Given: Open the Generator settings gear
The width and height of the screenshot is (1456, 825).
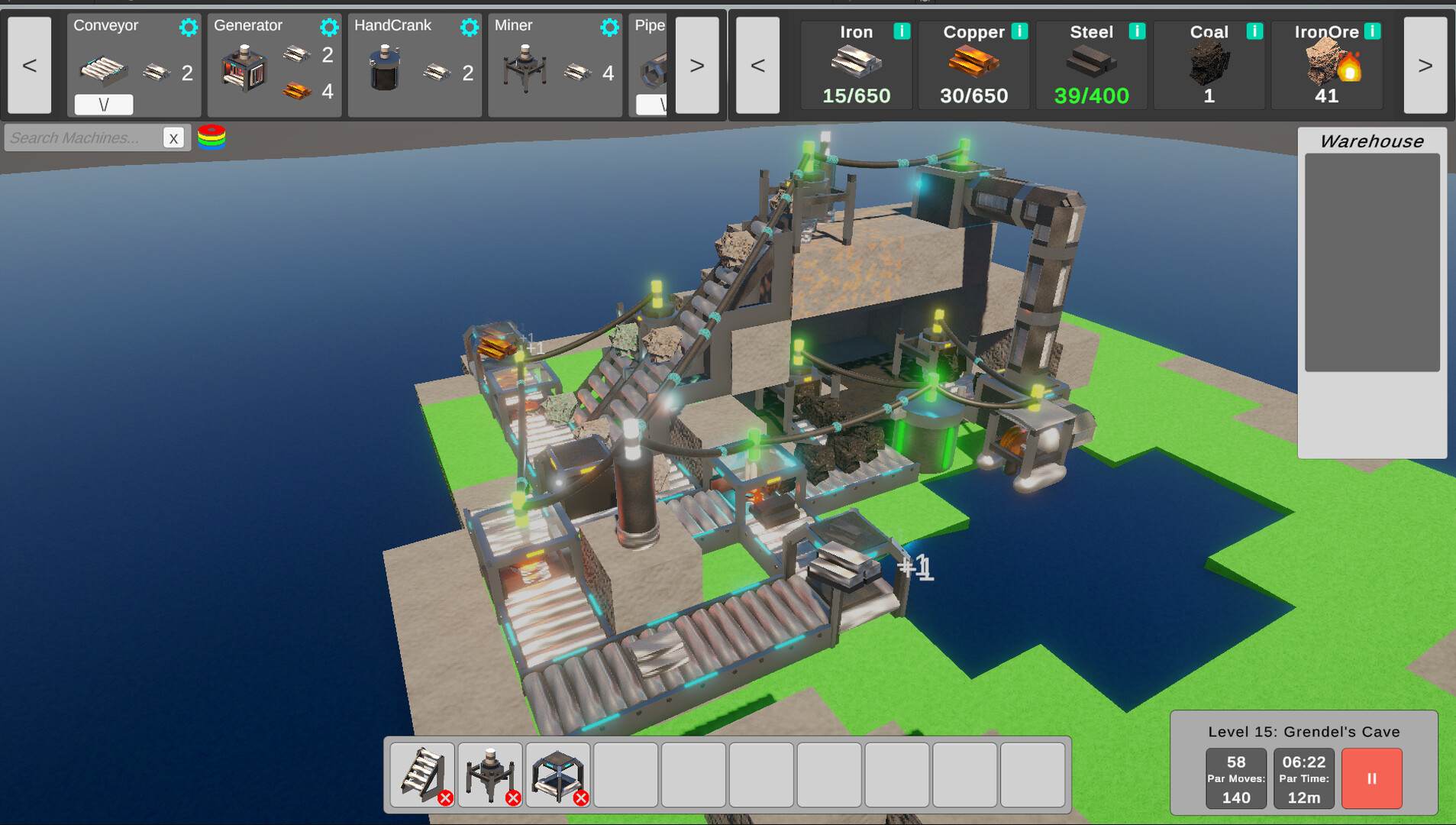Looking at the screenshot, I should pos(328,26).
